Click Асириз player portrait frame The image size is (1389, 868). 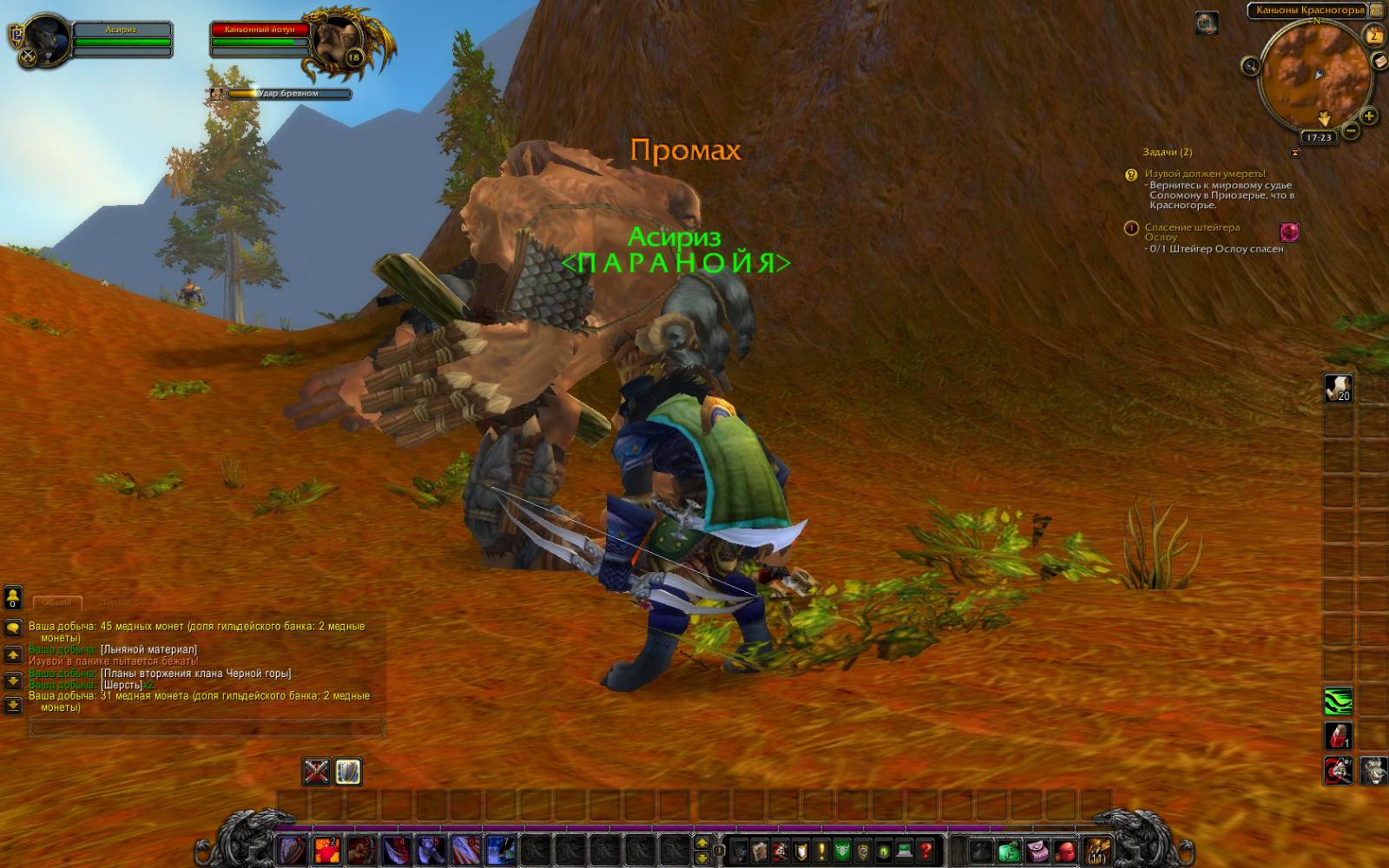tap(47, 39)
